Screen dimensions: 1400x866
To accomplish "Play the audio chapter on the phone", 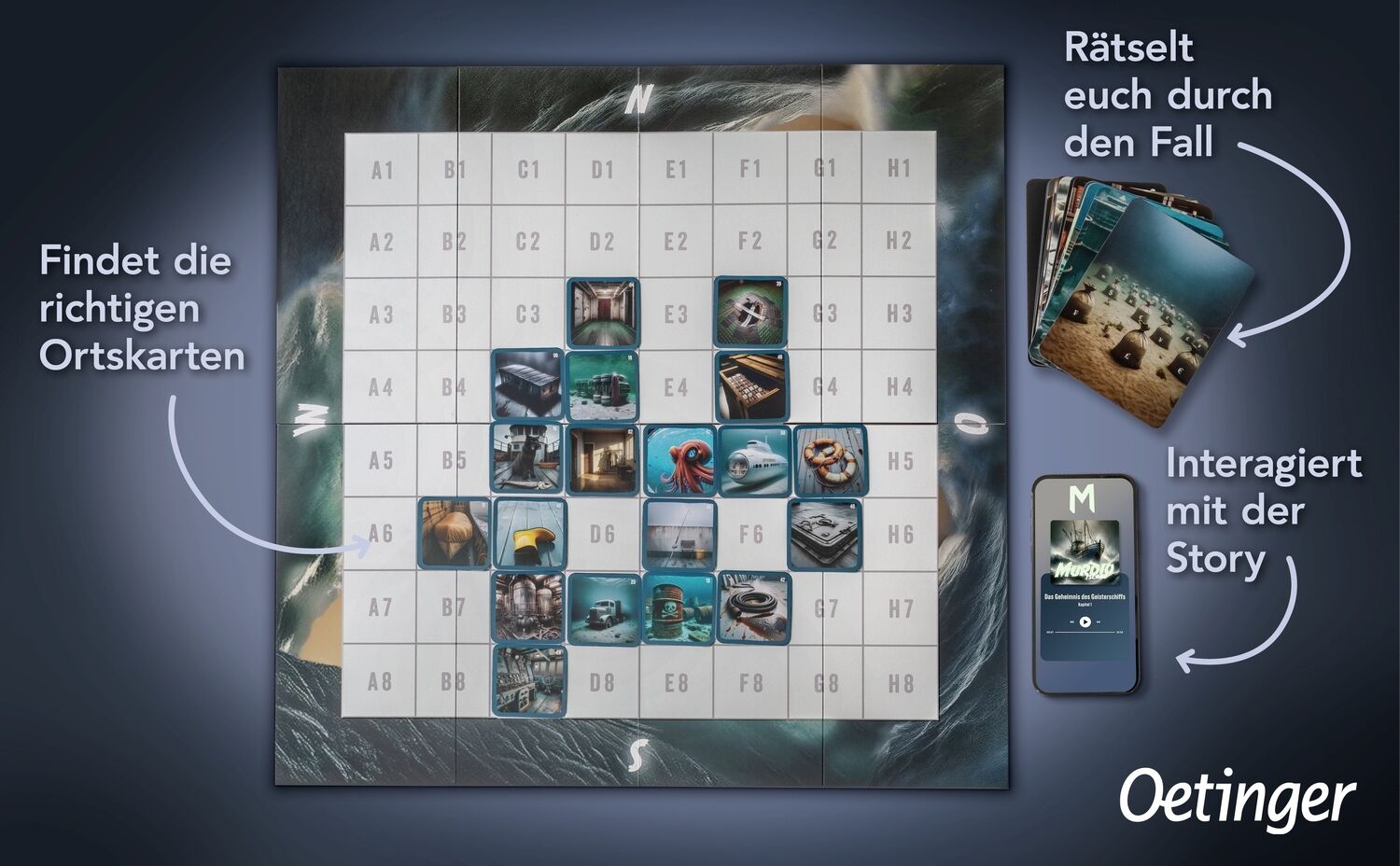I will click(1085, 622).
